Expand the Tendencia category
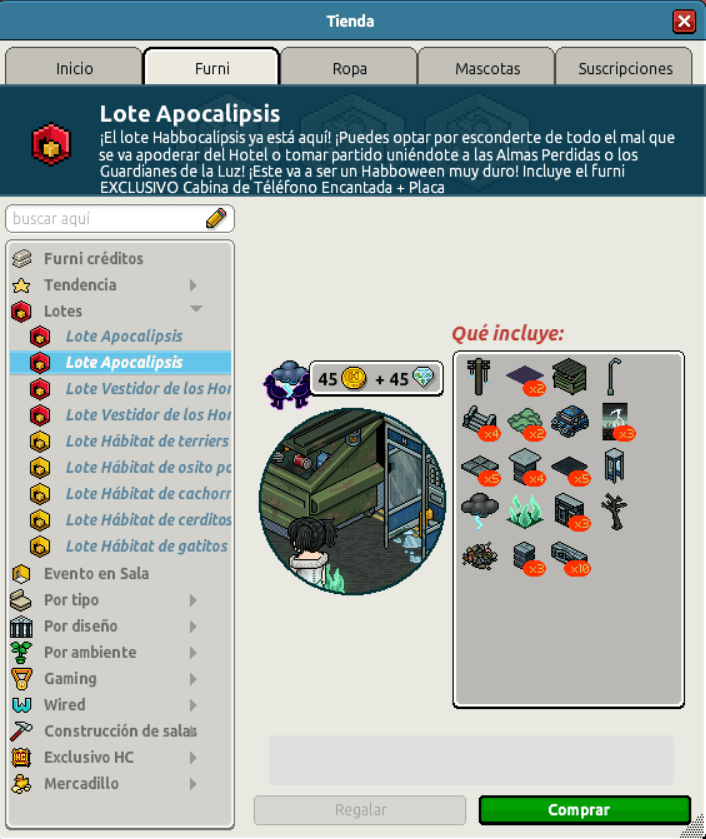Viewport: 706px width, 839px height. coord(80,285)
